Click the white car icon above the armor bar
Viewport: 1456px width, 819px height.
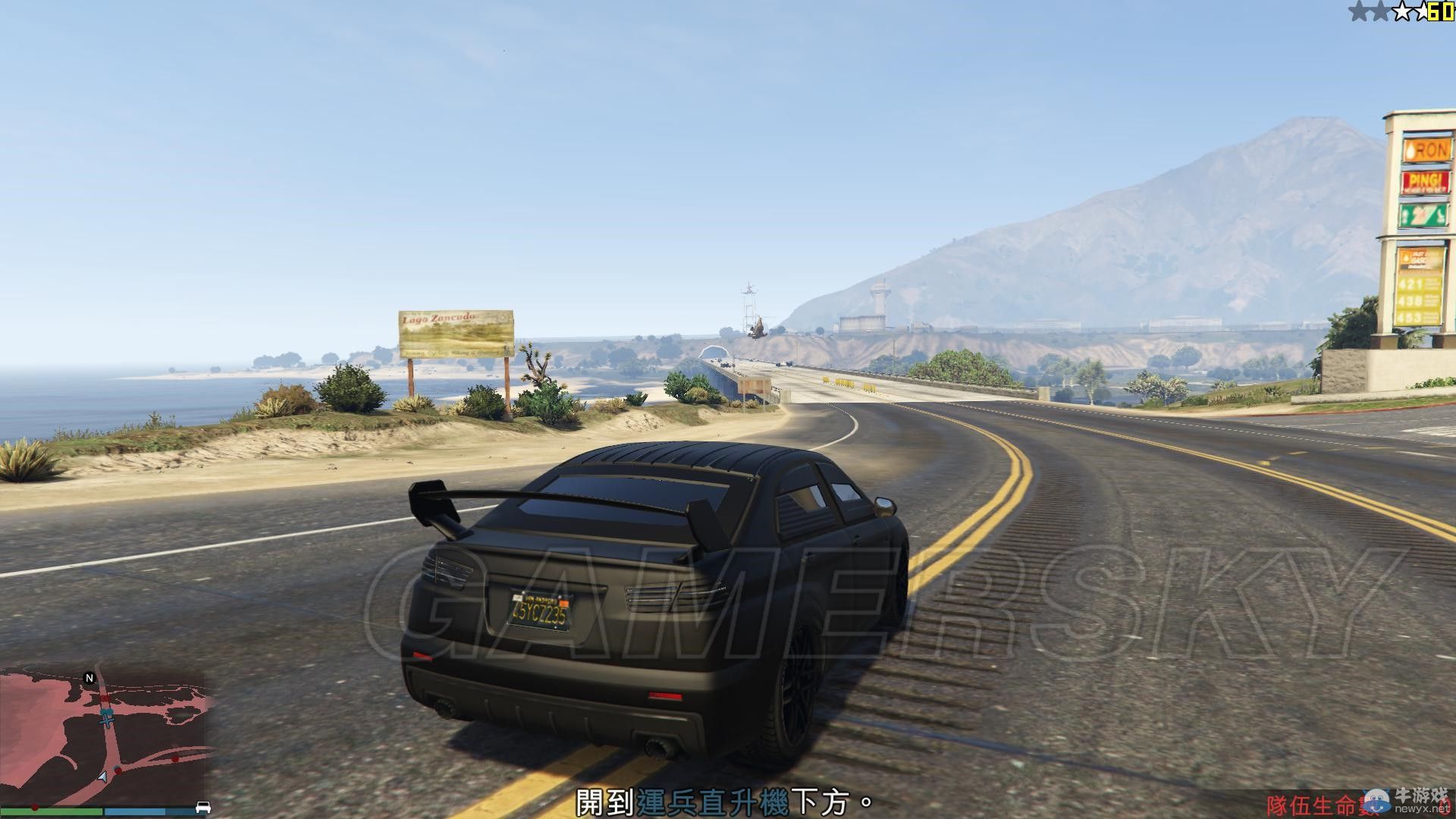[x=203, y=808]
